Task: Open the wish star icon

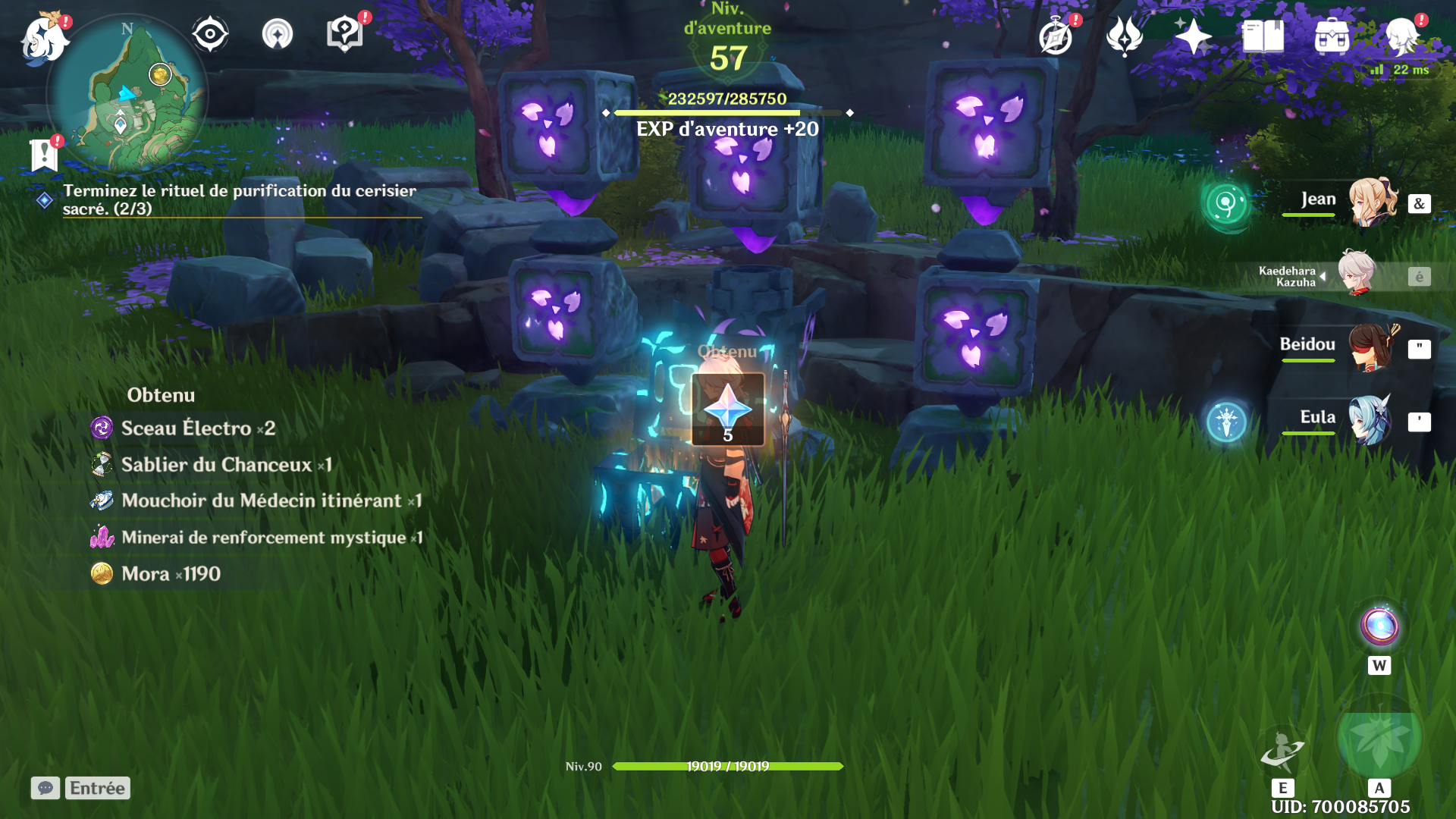Action: [x=1193, y=36]
